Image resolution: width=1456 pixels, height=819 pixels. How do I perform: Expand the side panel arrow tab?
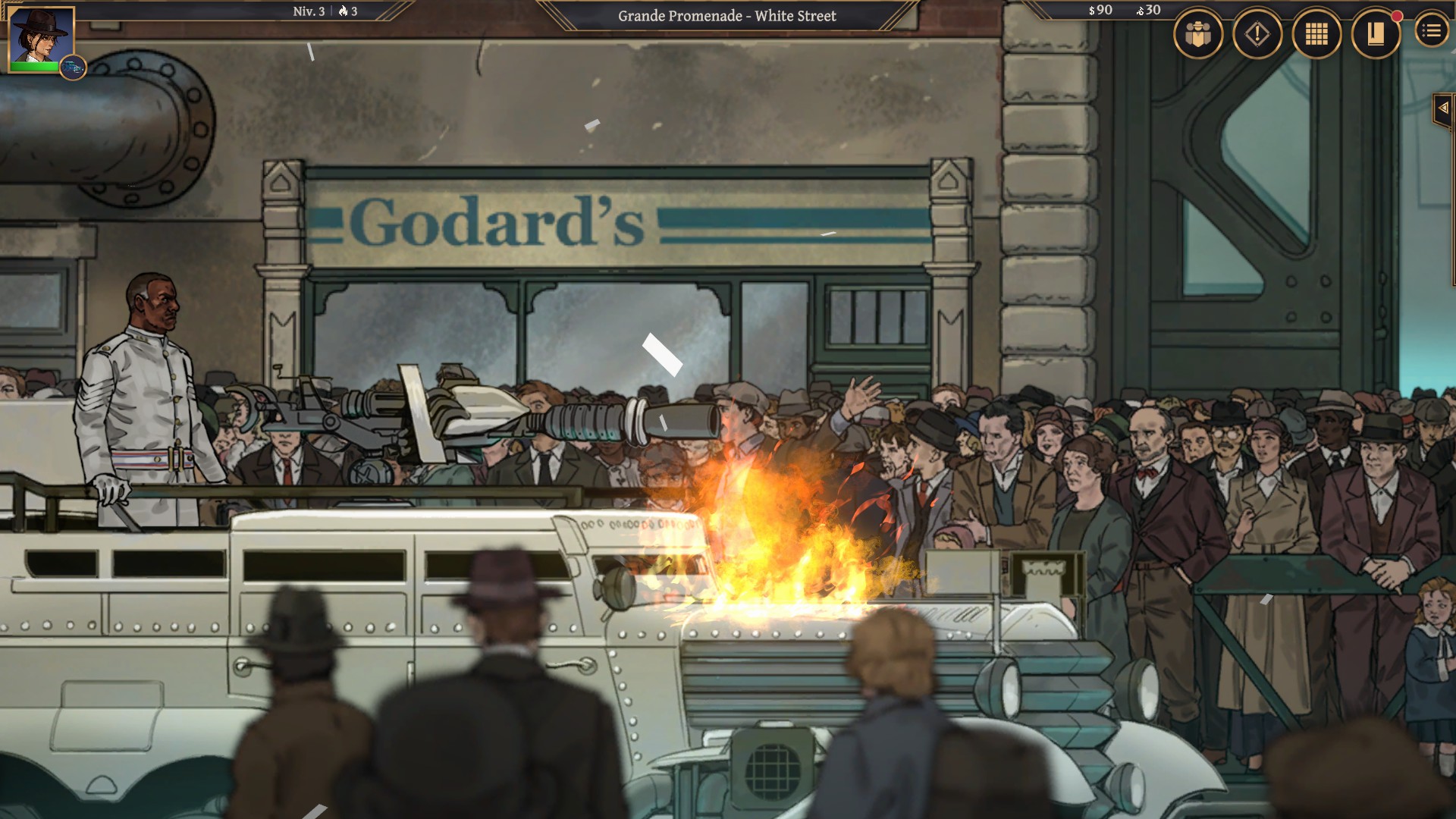[1442, 108]
